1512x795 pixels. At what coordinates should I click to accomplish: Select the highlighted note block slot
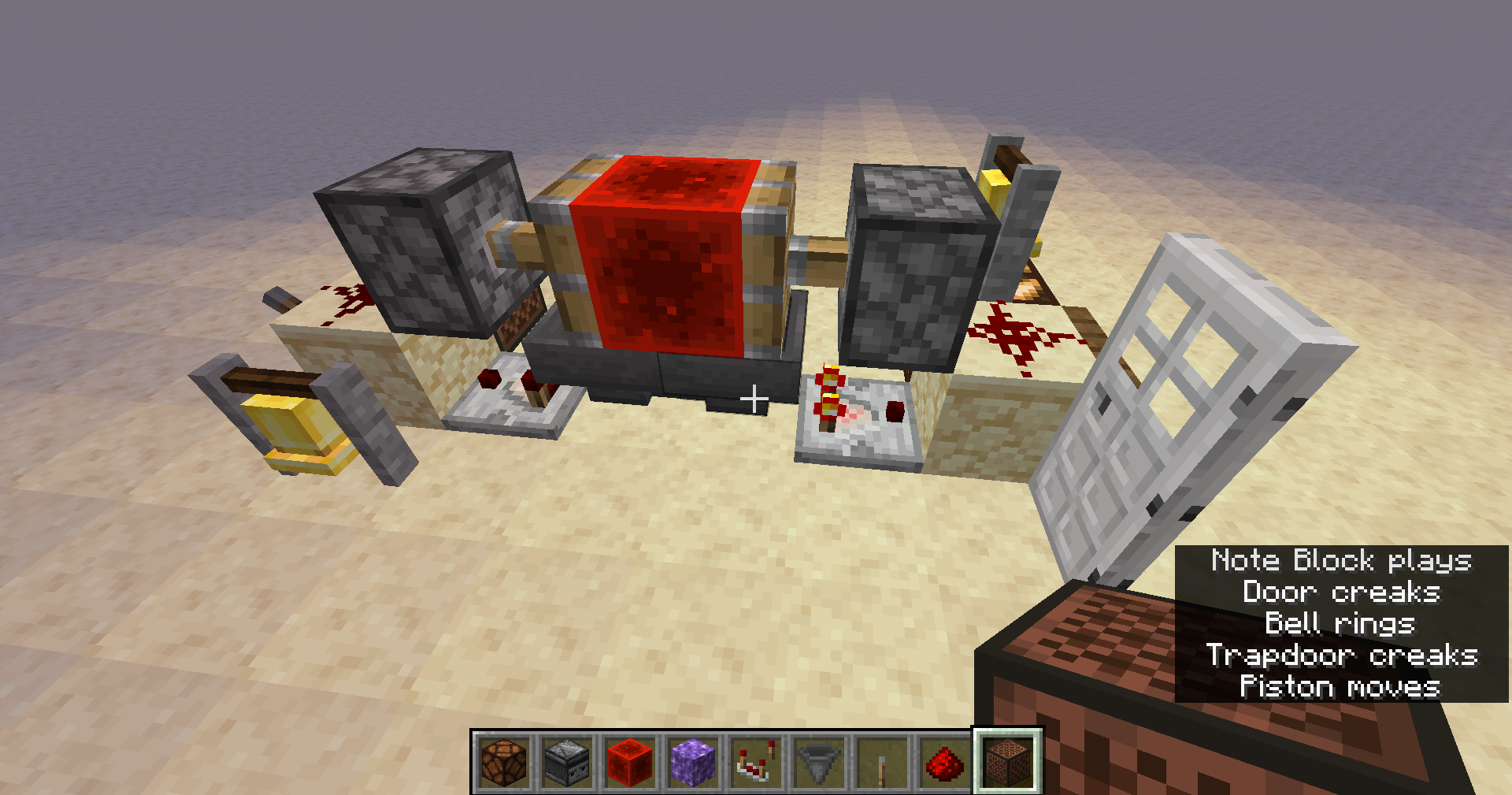click(1008, 762)
